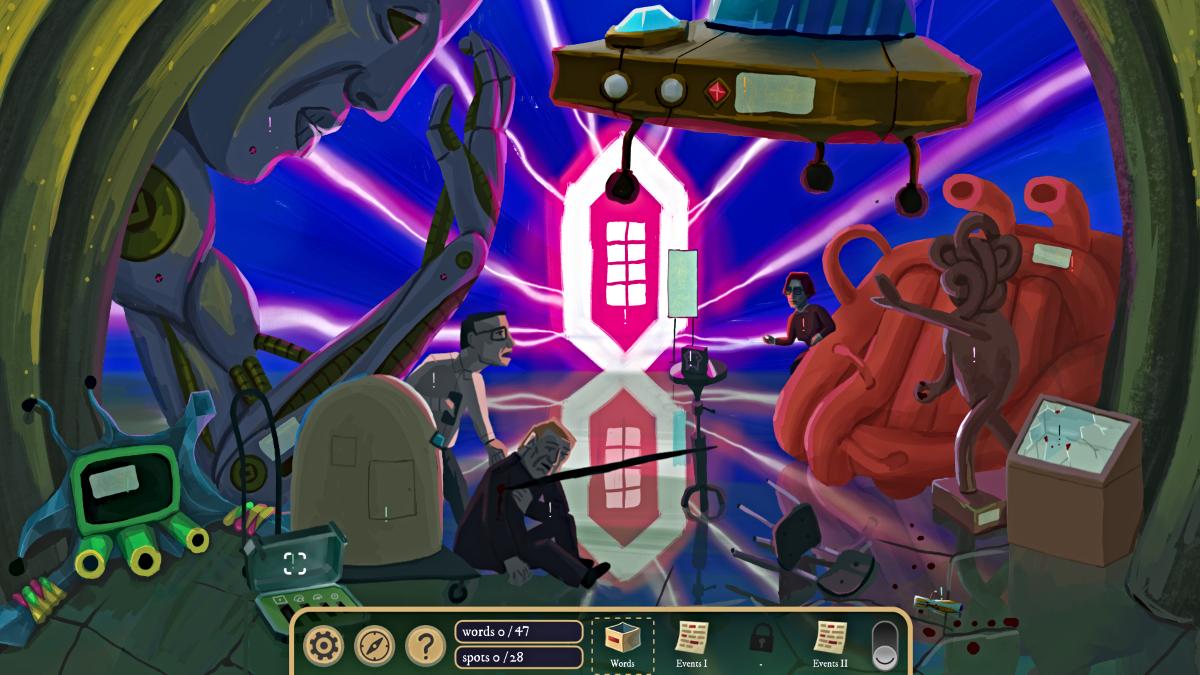
Task: Click the locked padlock tab
Action: [761, 638]
